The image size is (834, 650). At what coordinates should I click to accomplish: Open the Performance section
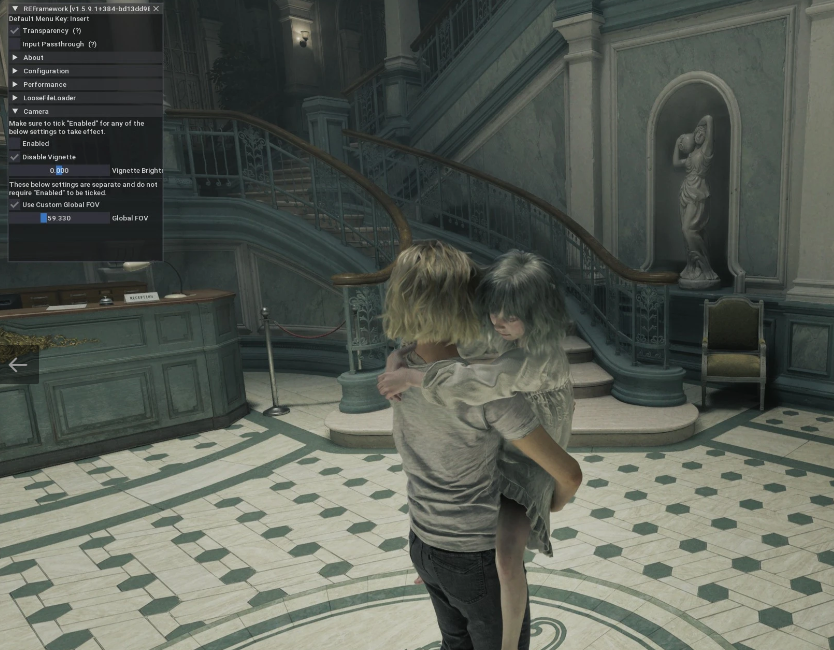point(14,85)
